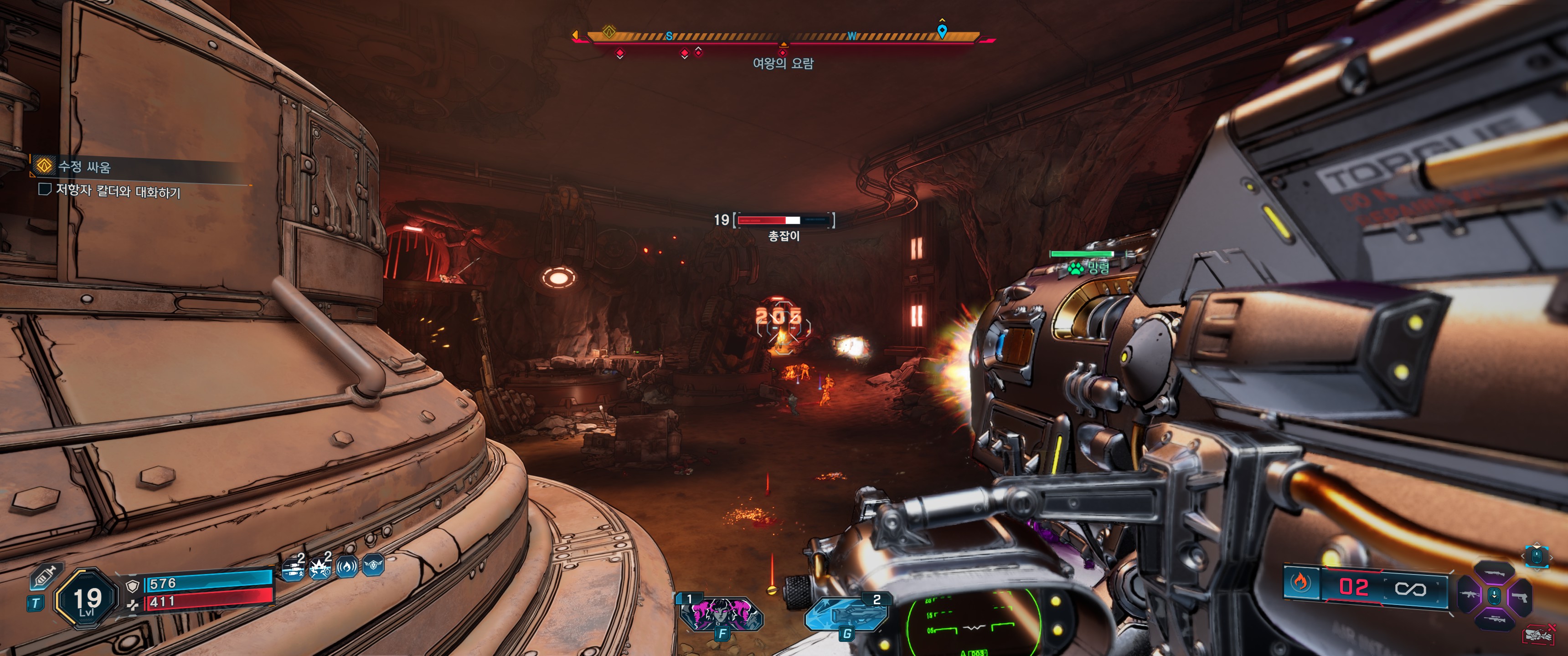View the winged shield status icon
Image resolution: width=1568 pixels, height=656 pixels.
click(x=373, y=566)
